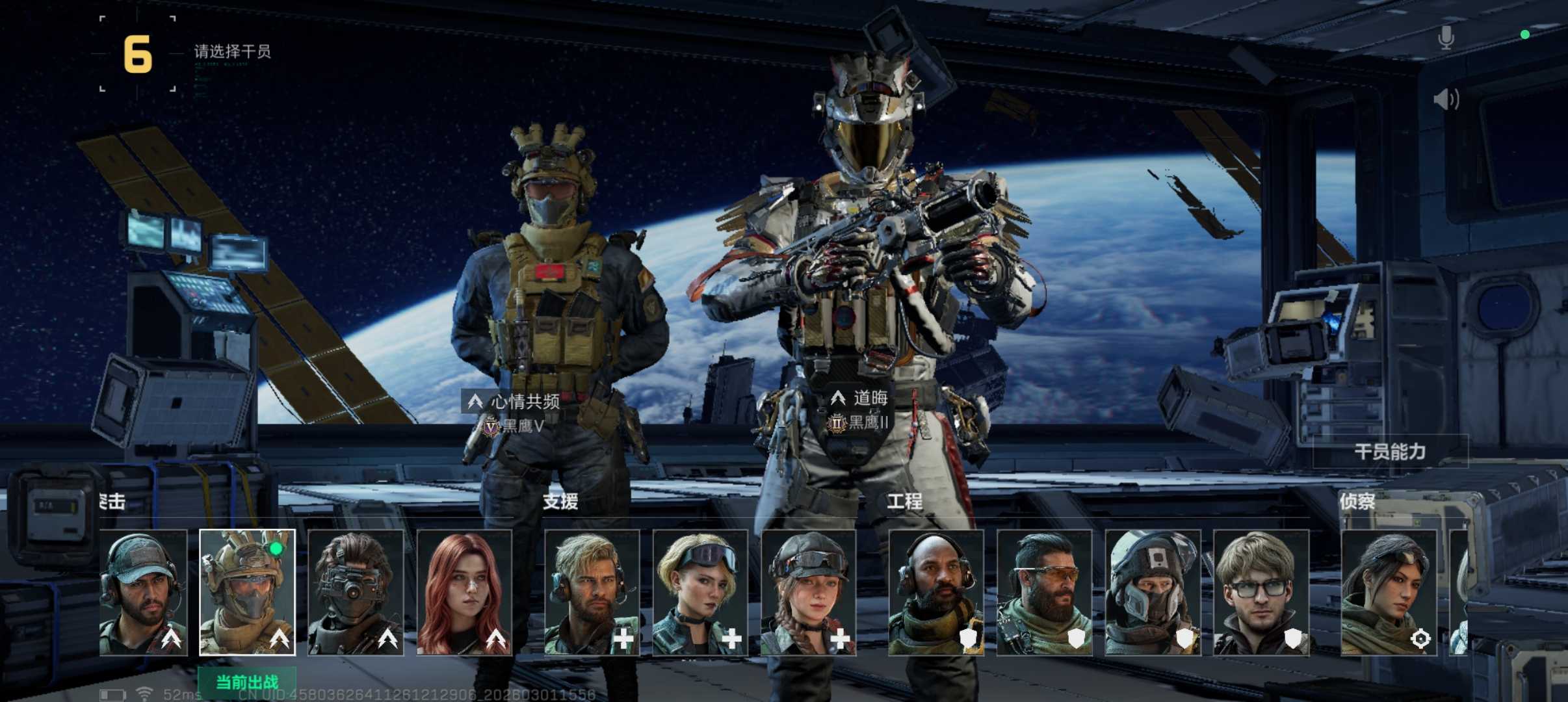Toggle the microphone icon
Screen dimensions: 1568x702
[1446, 38]
